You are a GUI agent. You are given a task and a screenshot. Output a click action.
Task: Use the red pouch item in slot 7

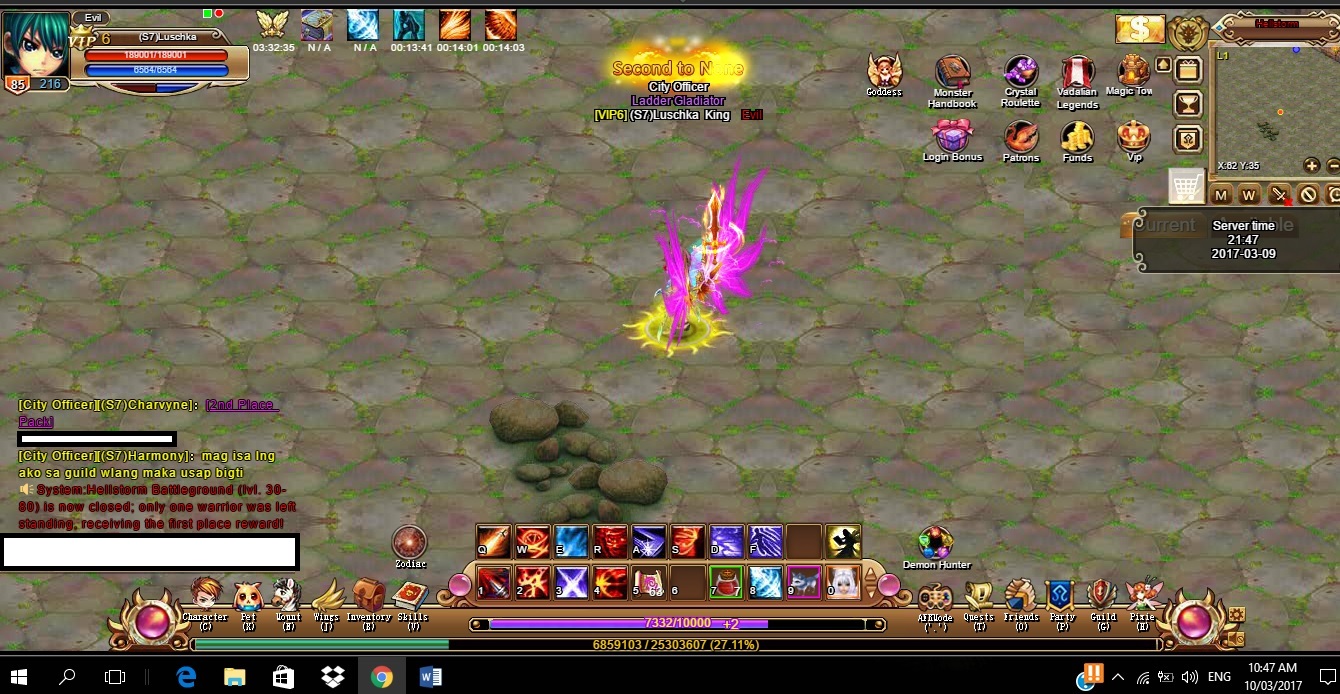click(725, 581)
